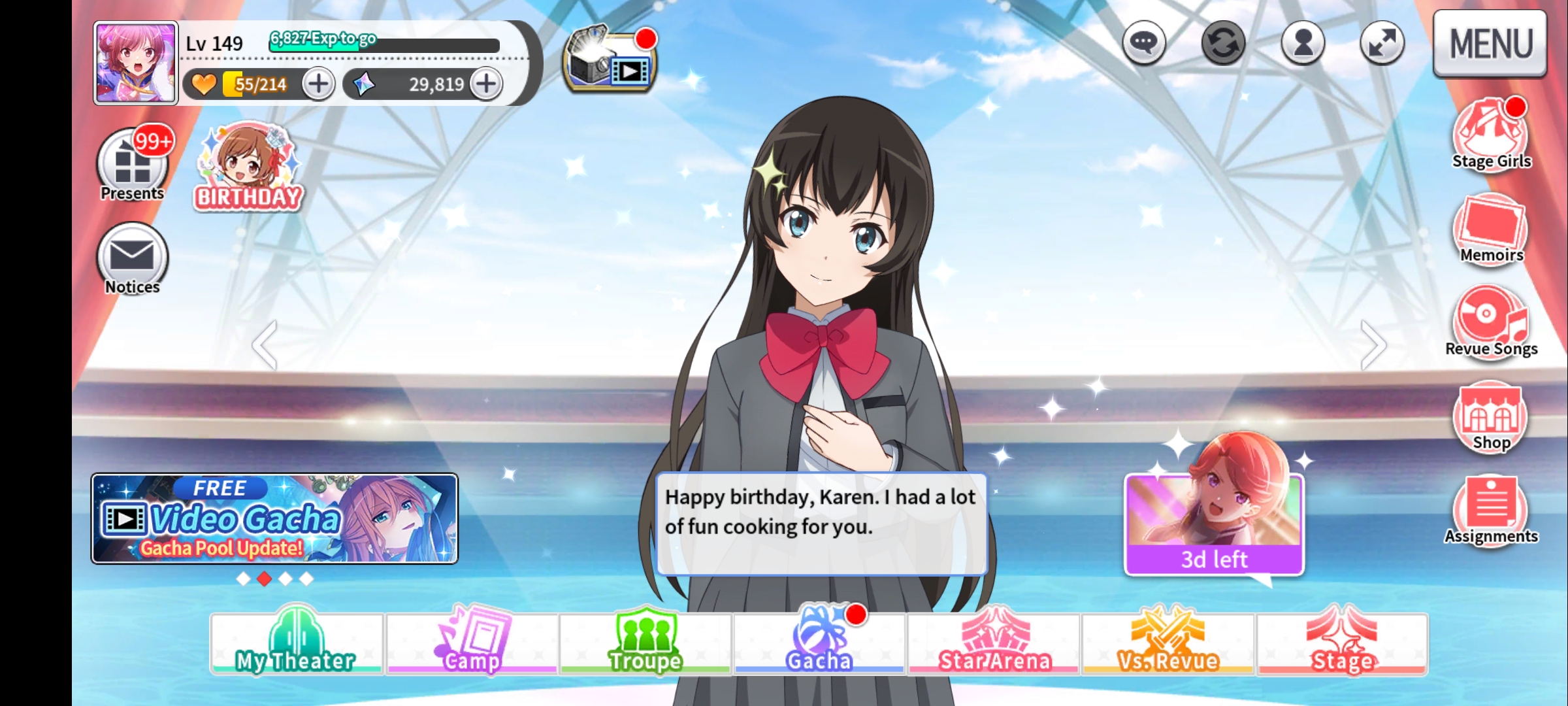
Task: Toggle the fullscreen expand arrows icon
Action: coord(1382,43)
